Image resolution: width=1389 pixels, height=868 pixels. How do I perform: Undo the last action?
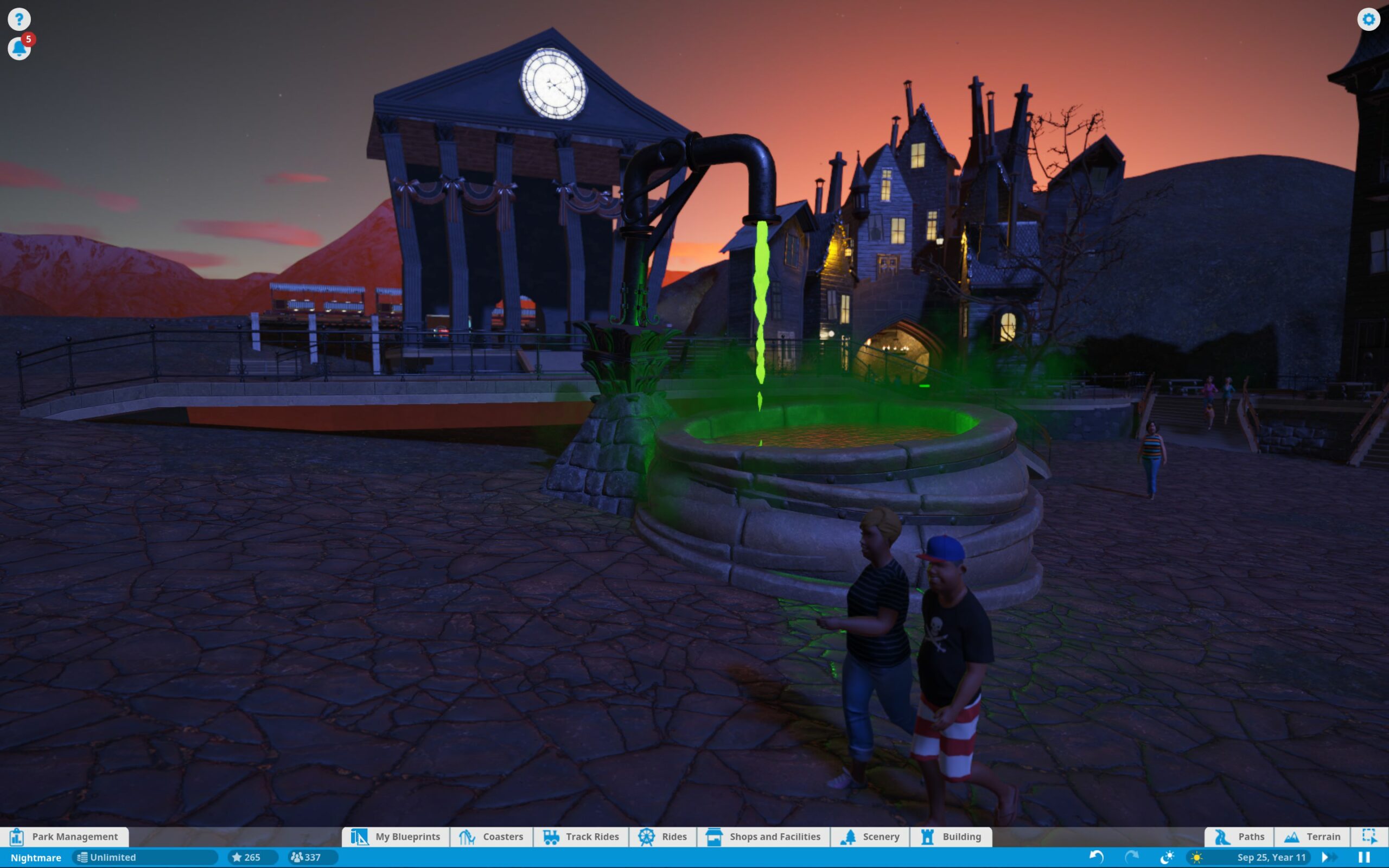(1096, 857)
